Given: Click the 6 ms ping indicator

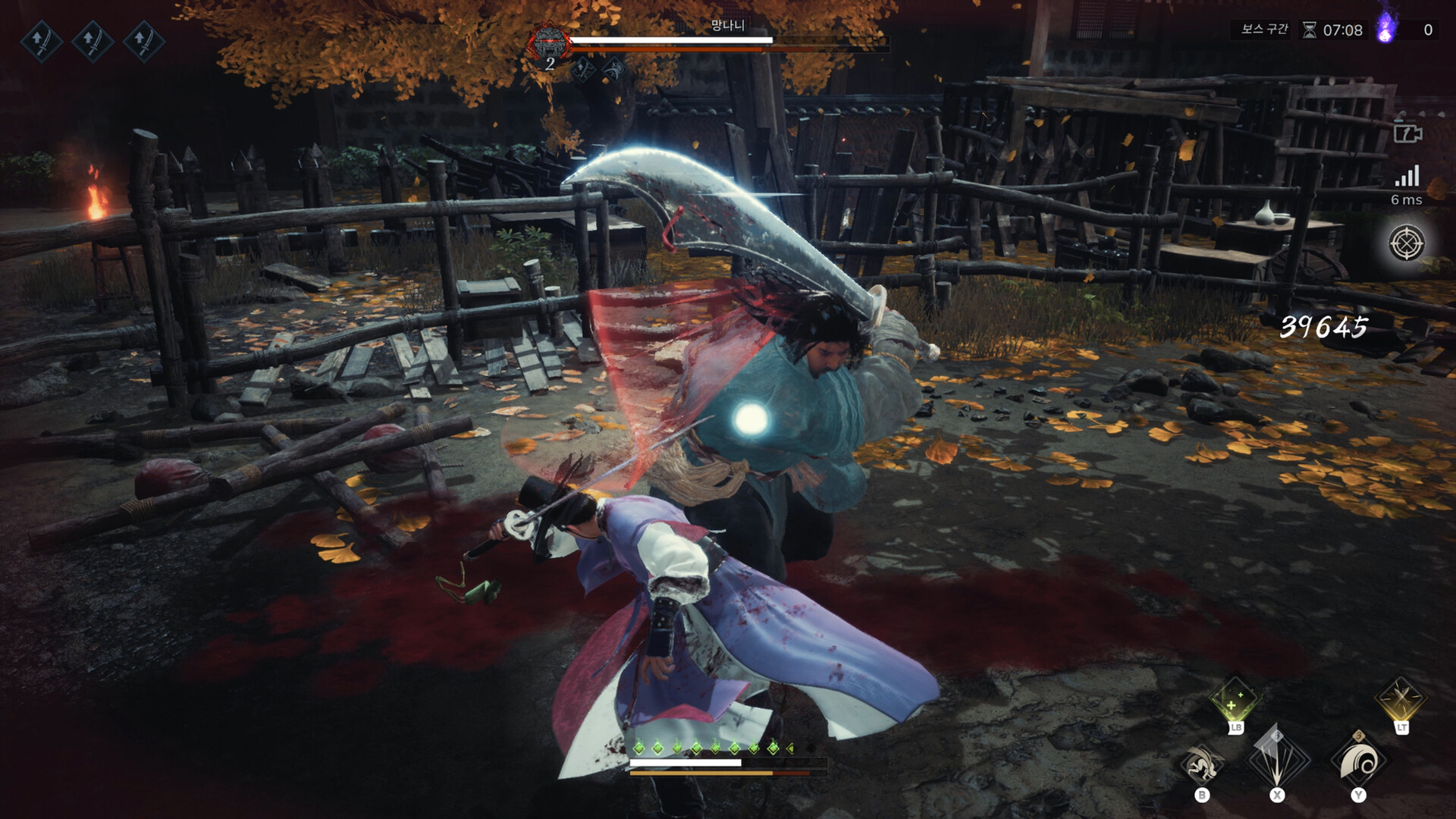Looking at the screenshot, I should click(x=1407, y=199).
